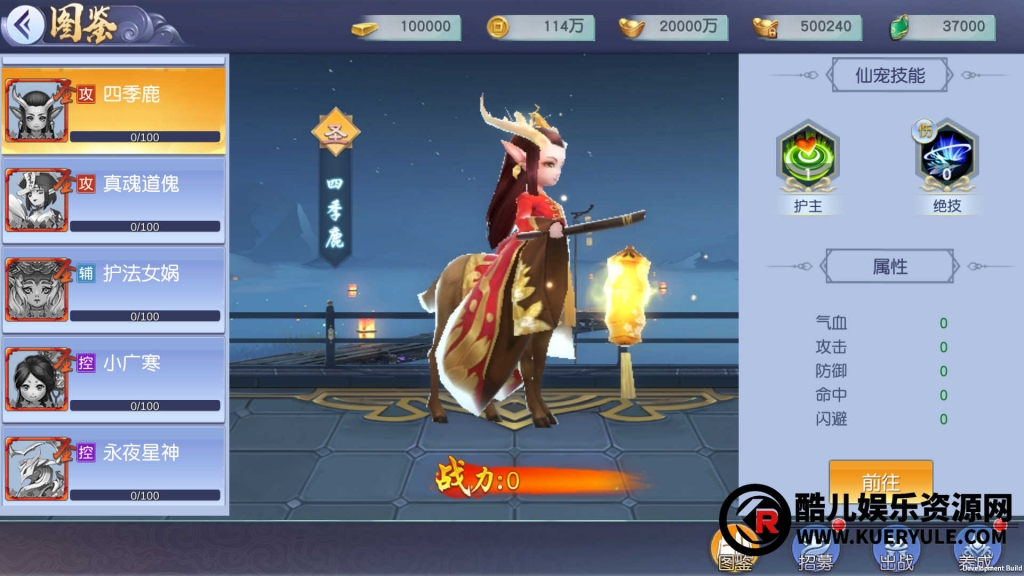View the 护主 skill icon

coord(807,157)
